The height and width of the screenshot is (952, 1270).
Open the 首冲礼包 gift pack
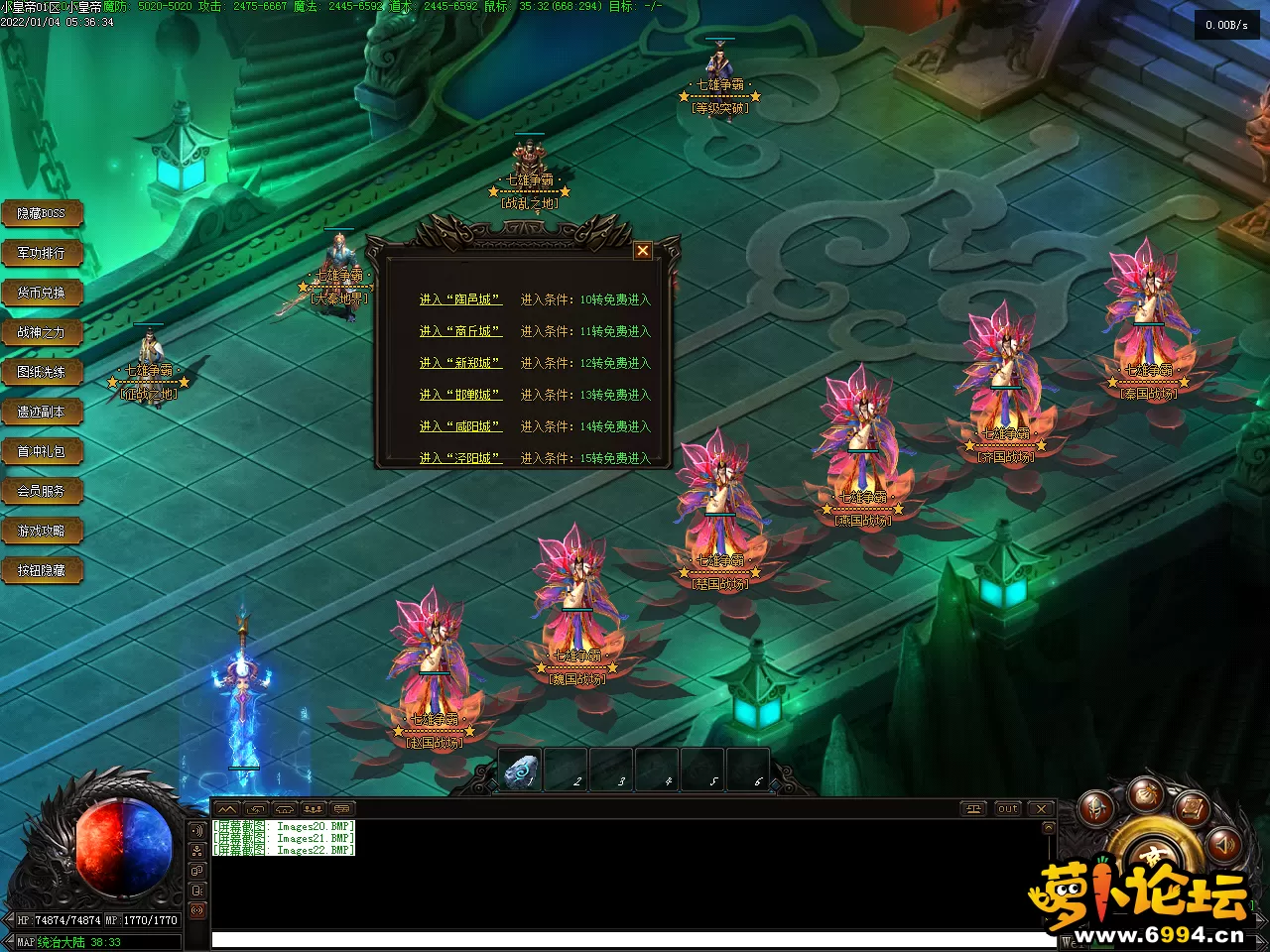pyautogui.click(x=42, y=451)
